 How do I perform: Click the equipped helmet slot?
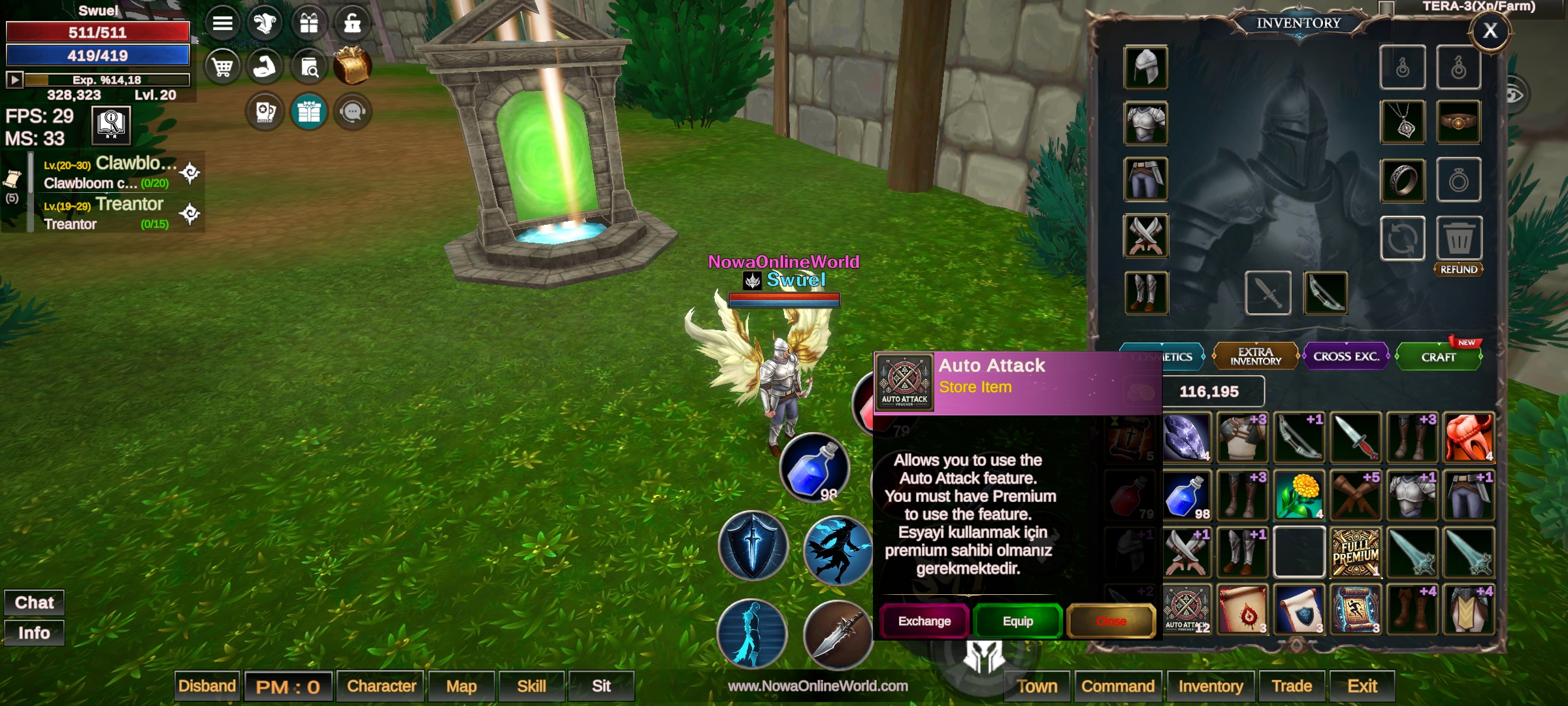1145,67
